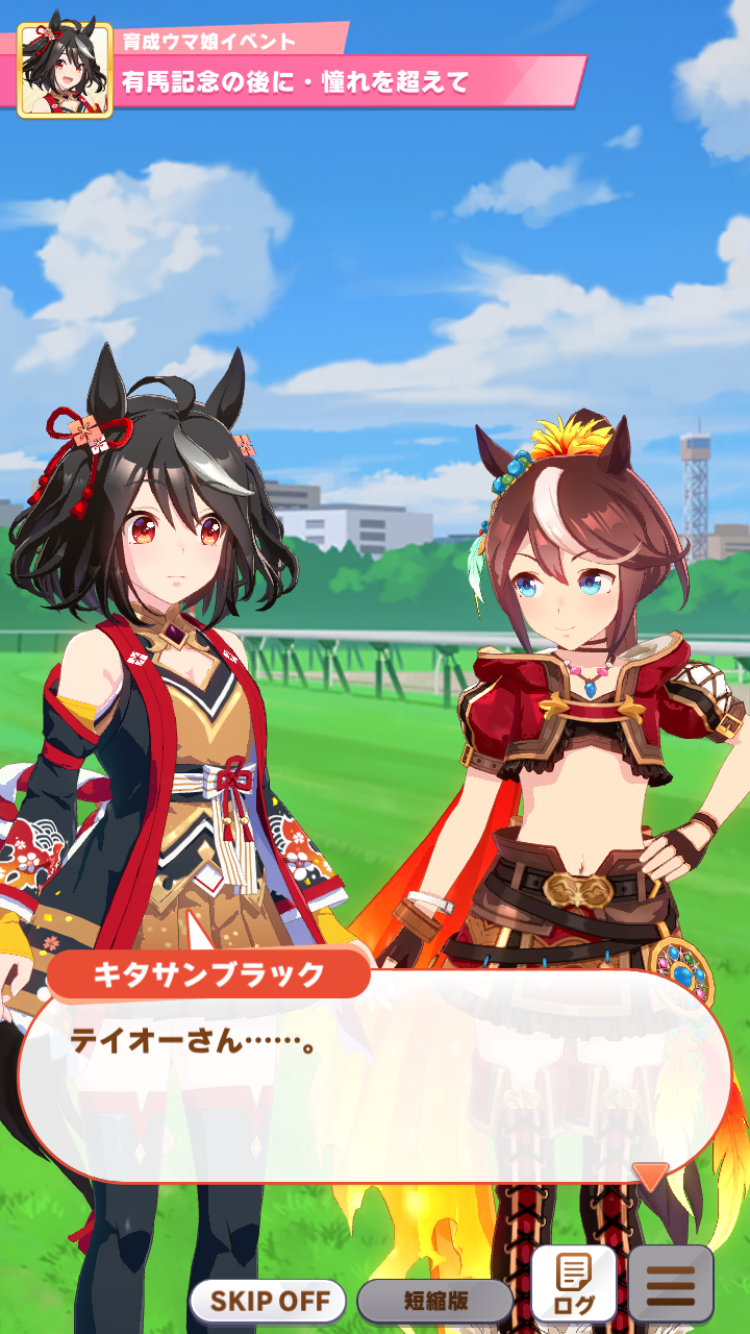750x1334 pixels.
Task: Switch to the 短縮版 shortened version
Action: pyautogui.click(x=435, y=1301)
